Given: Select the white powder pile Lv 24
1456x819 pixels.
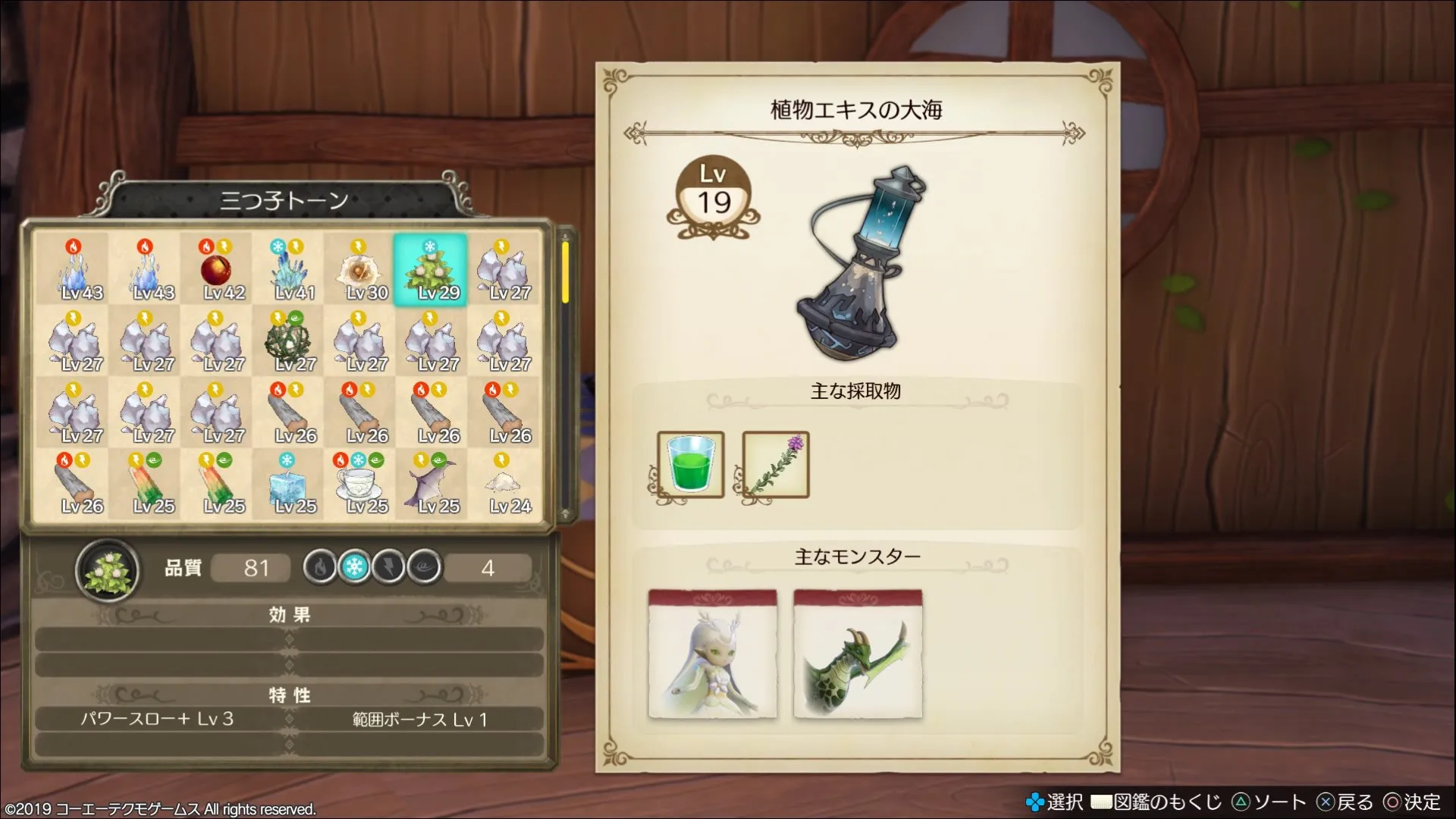Looking at the screenshot, I should pos(502,484).
